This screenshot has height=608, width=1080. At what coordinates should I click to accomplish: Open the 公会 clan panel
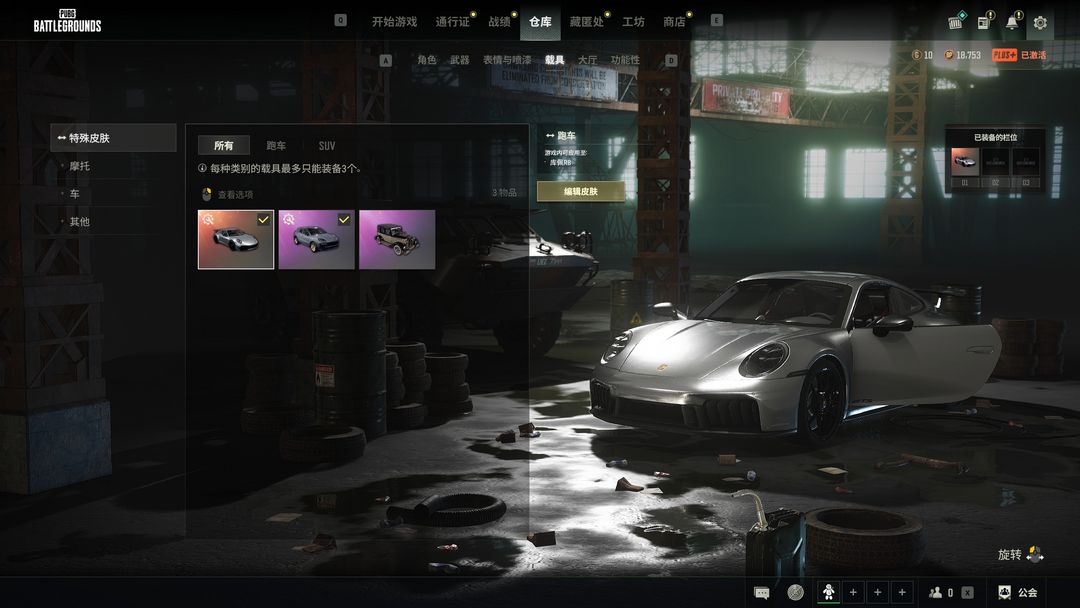pos(1018,593)
